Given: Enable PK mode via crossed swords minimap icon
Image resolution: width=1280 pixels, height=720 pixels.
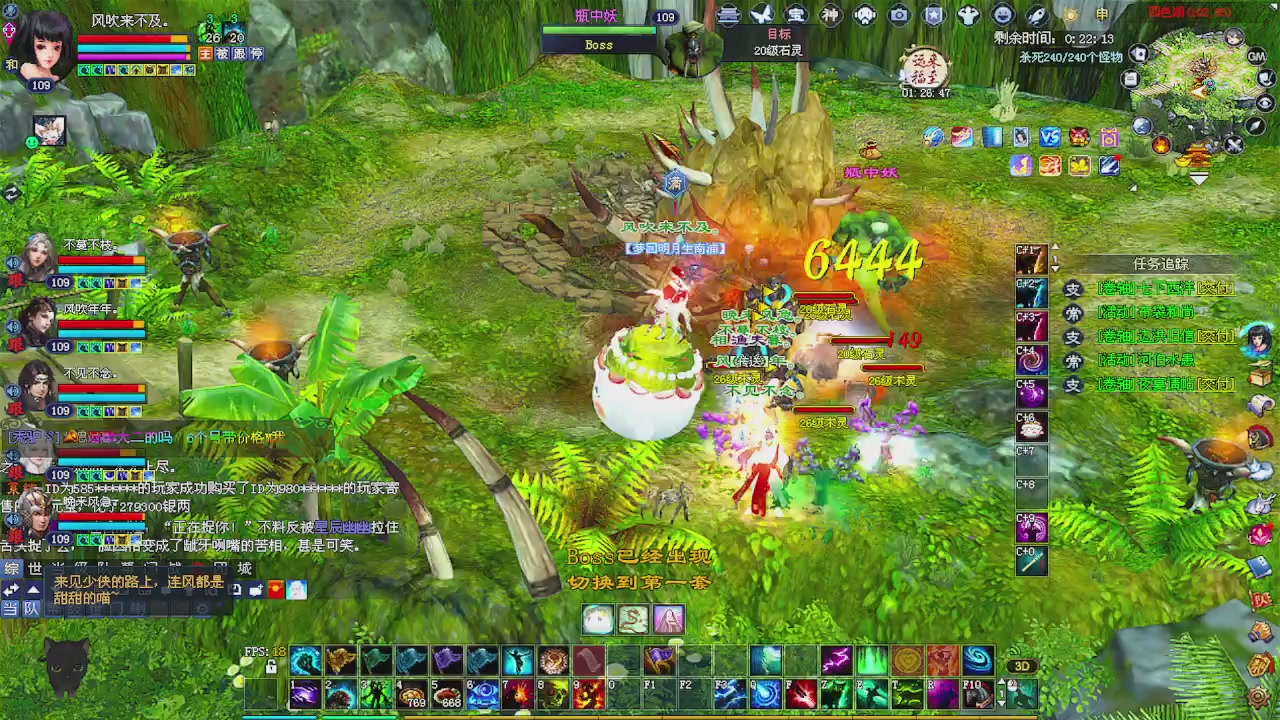Looking at the screenshot, I should 1234,144.
